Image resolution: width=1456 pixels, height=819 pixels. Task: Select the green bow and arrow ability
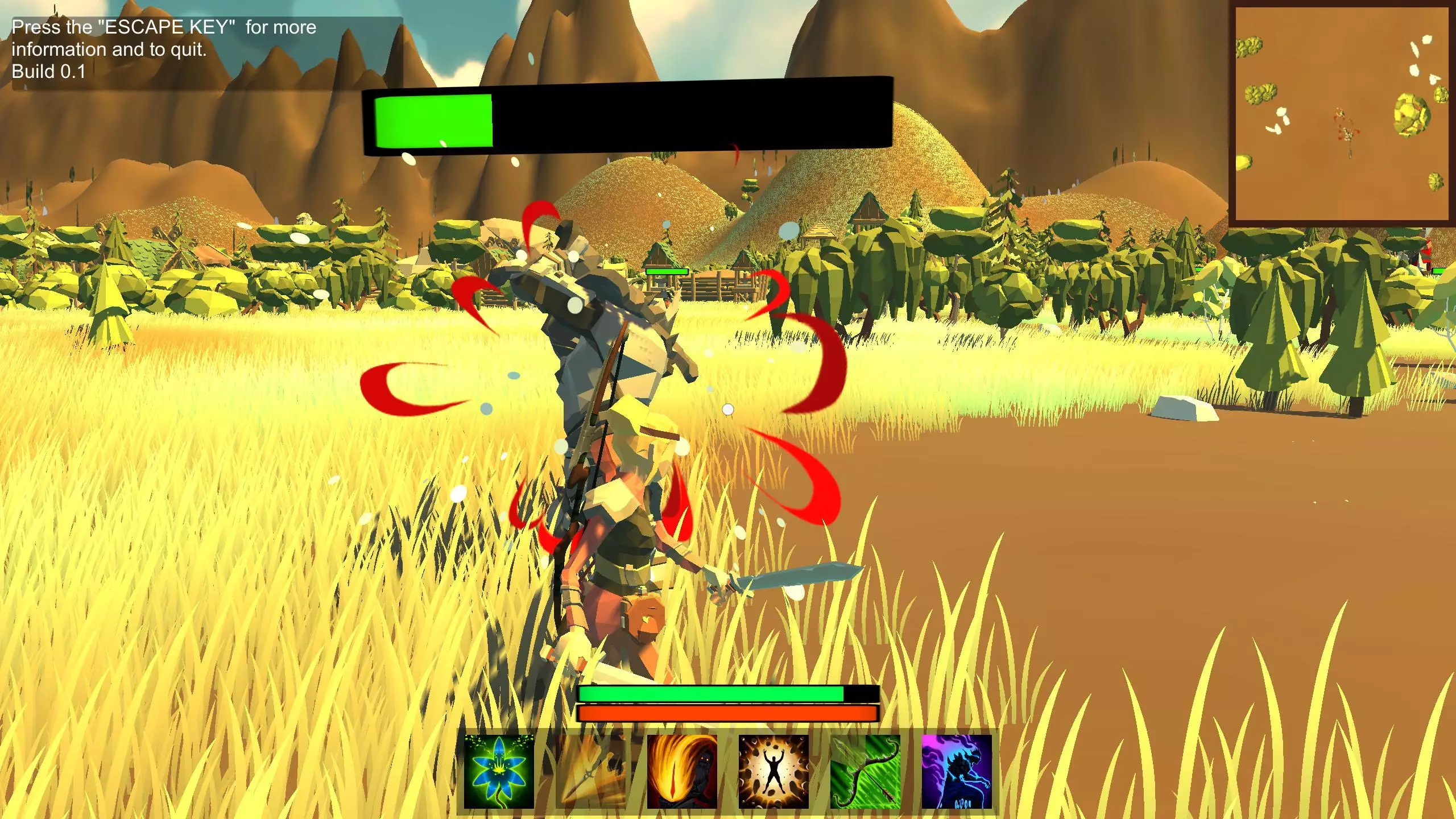pyautogui.click(x=865, y=771)
